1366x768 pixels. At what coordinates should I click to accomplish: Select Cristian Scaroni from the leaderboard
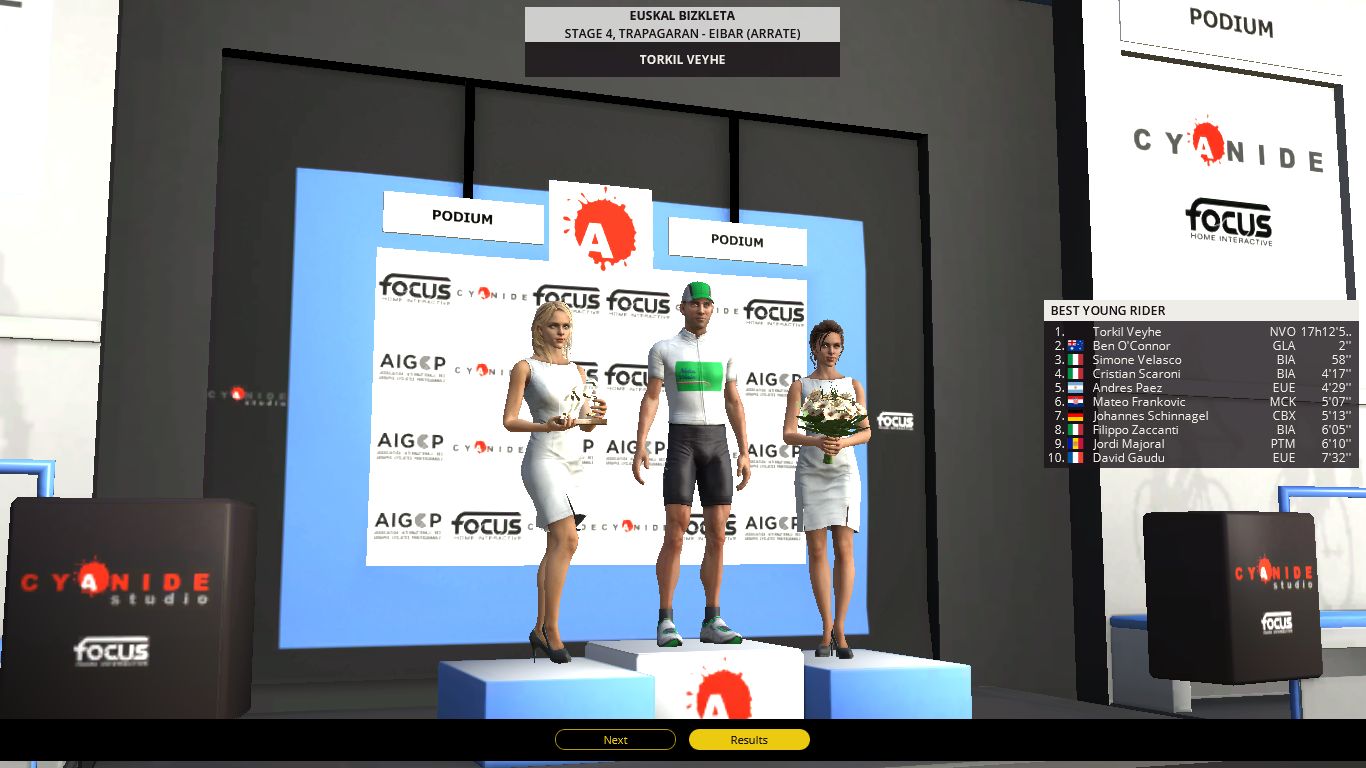coord(1136,374)
